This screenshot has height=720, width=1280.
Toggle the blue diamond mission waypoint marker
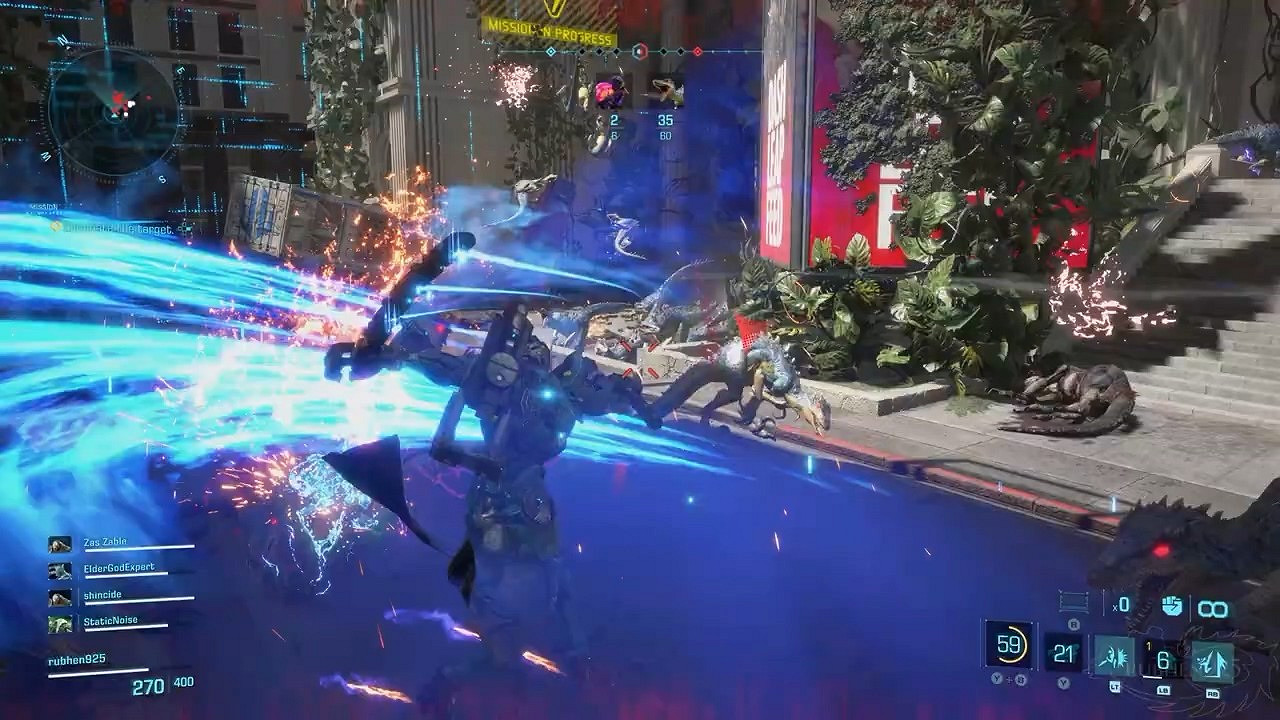point(552,51)
